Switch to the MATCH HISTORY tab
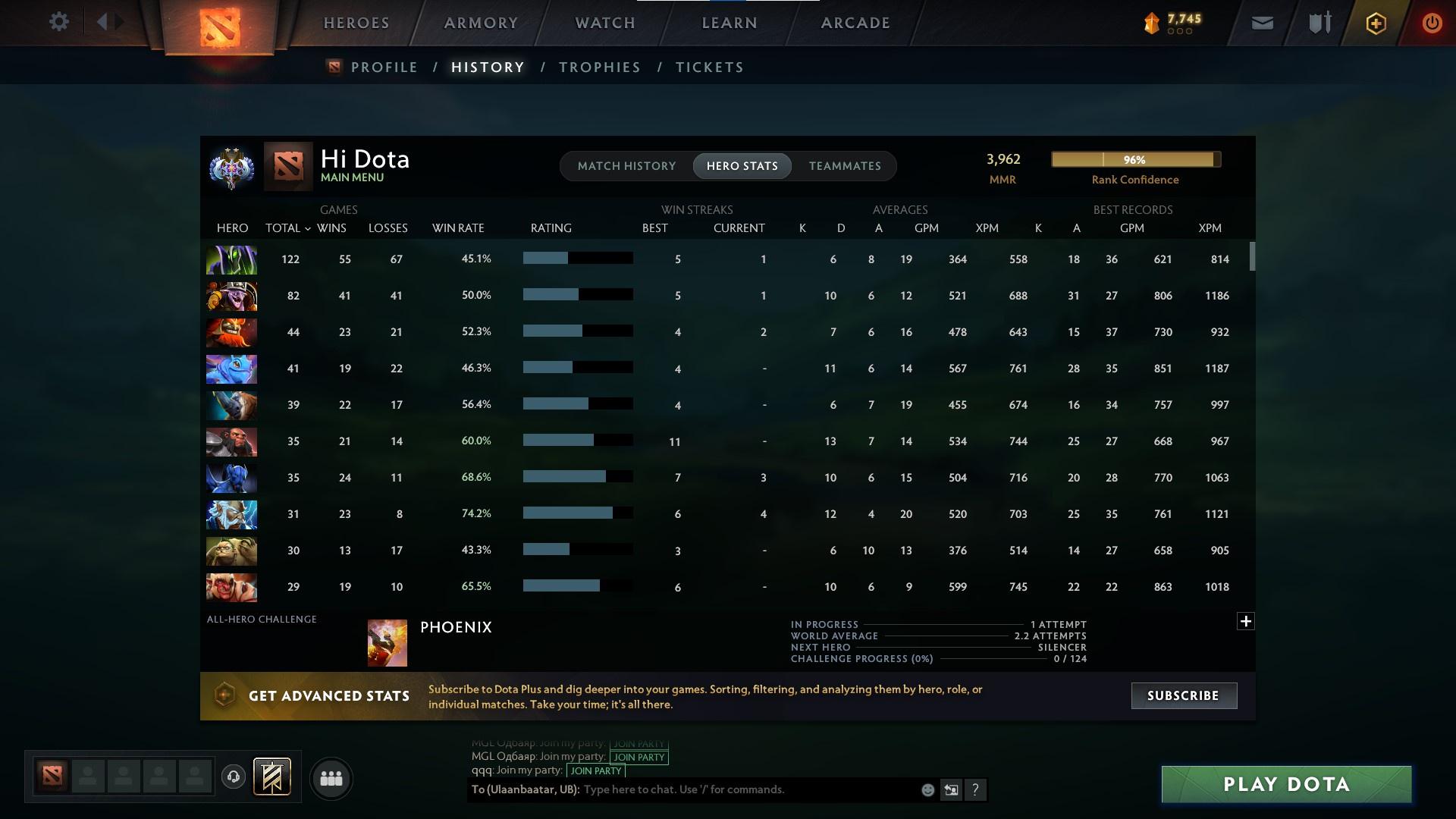 626,165
